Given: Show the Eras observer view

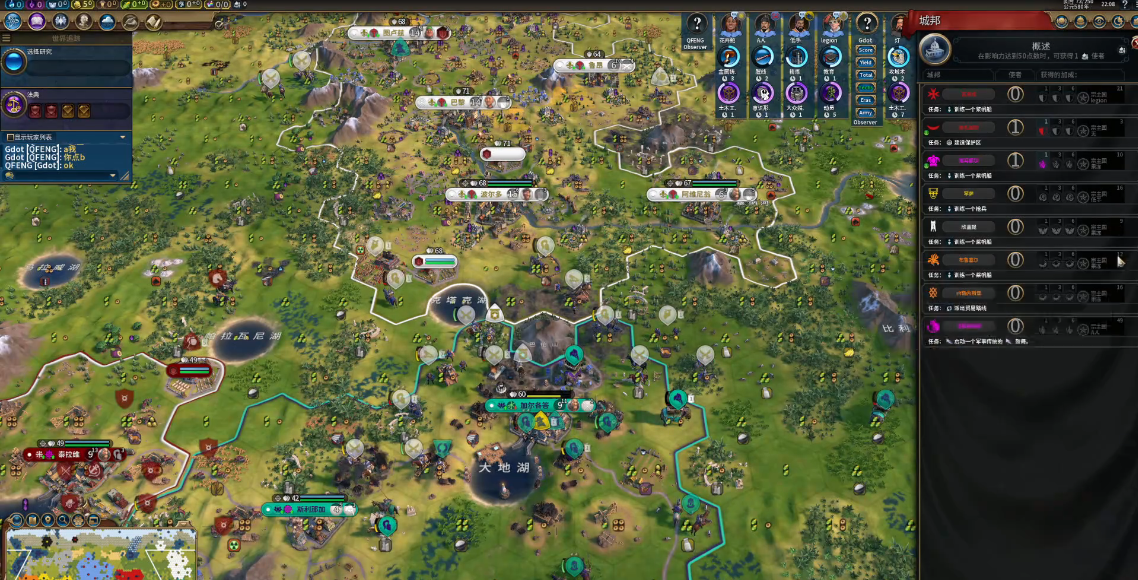Looking at the screenshot, I should click(x=866, y=100).
